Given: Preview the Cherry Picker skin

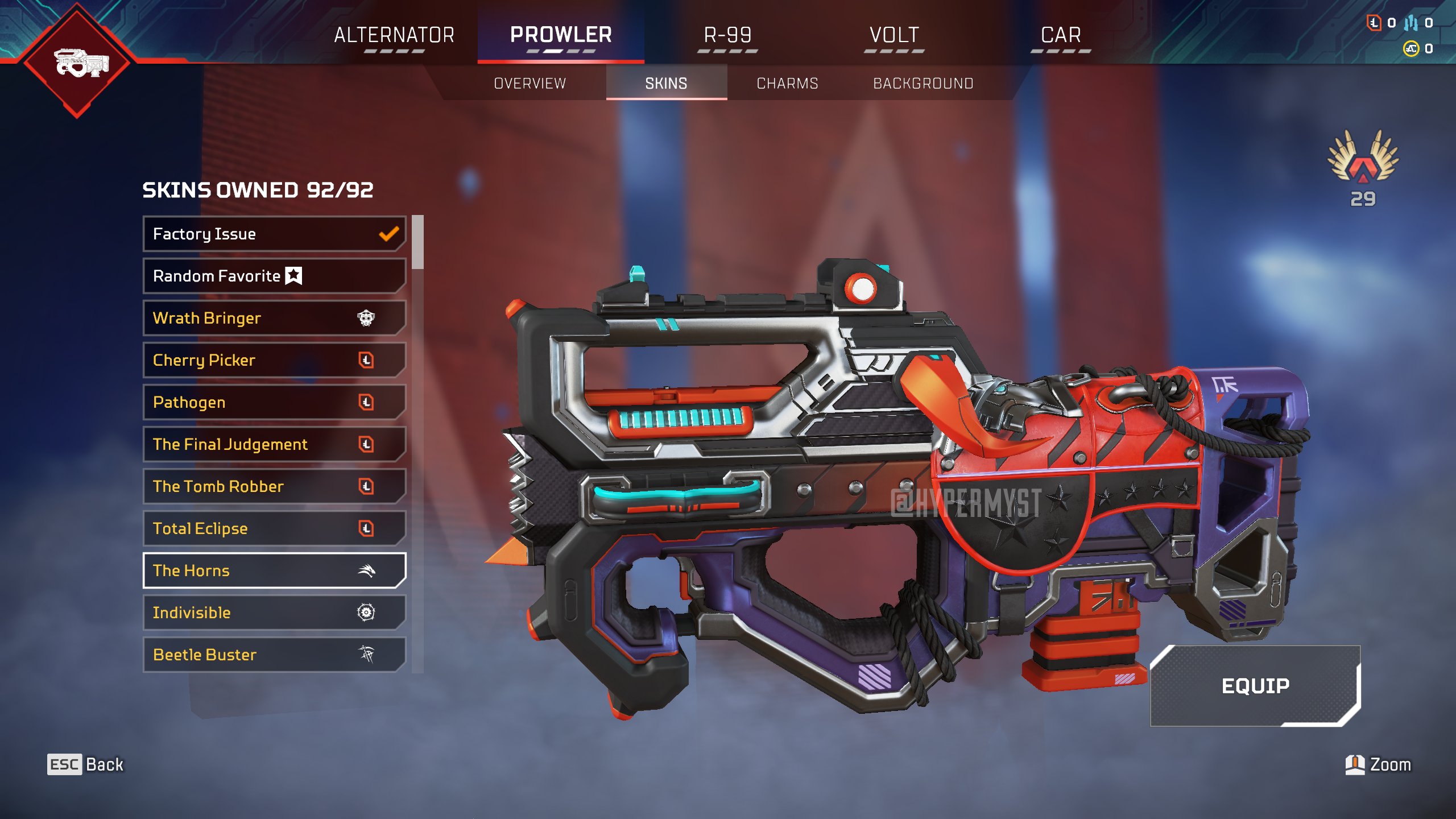Looking at the screenshot, I should pyautogui.click(x=274, y=360).
